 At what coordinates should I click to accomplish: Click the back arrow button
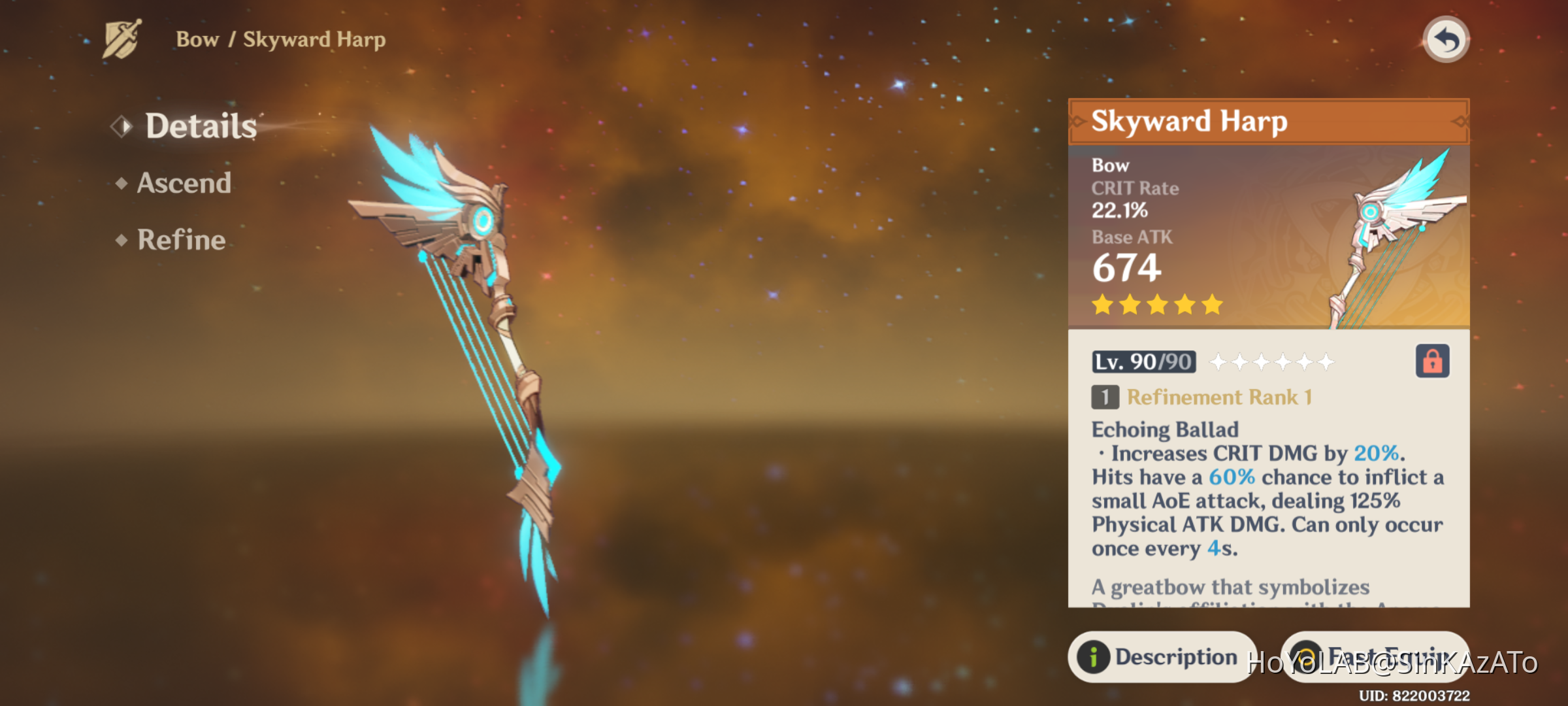pos(1446,40)
